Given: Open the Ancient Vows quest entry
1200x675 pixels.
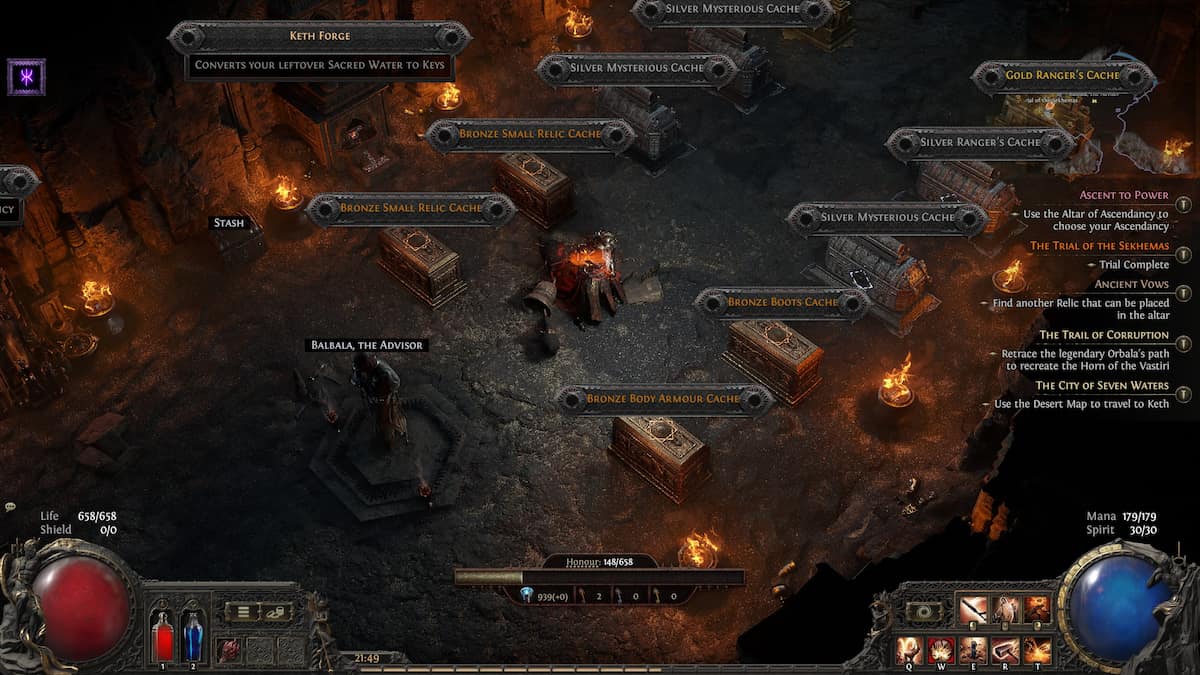Looking at the screenshot, I should coord(1131,284).
